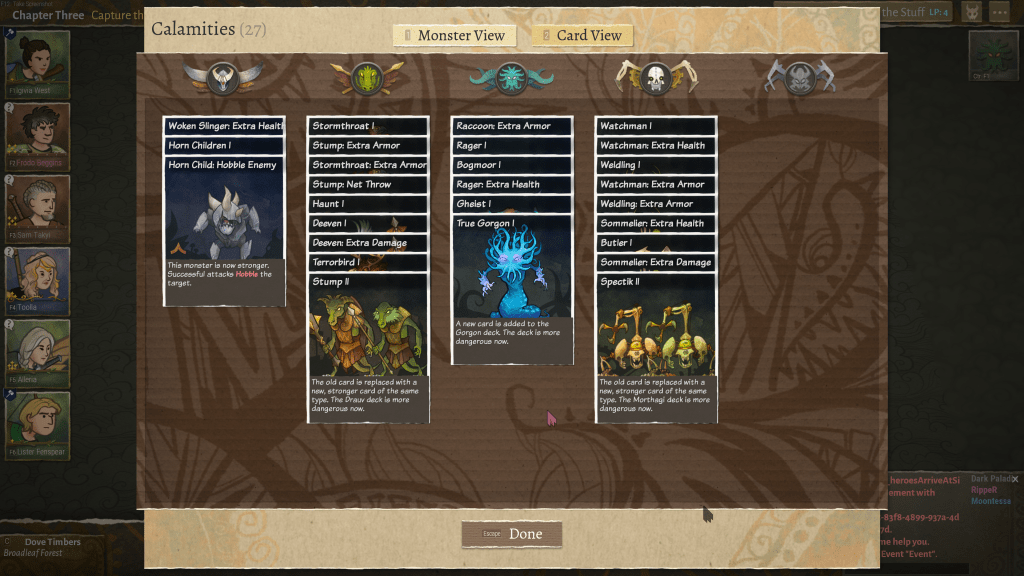Select the greyed-out faction emblem

tap(799, 77)
